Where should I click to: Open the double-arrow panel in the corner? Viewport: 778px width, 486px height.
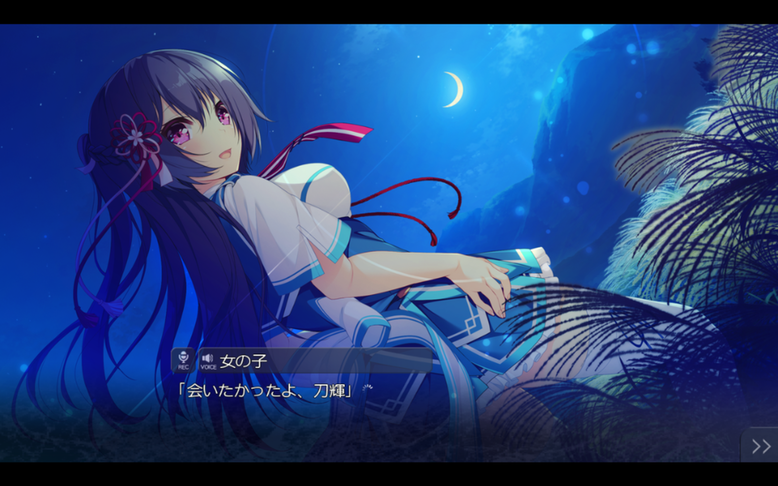tap(760, 446)
